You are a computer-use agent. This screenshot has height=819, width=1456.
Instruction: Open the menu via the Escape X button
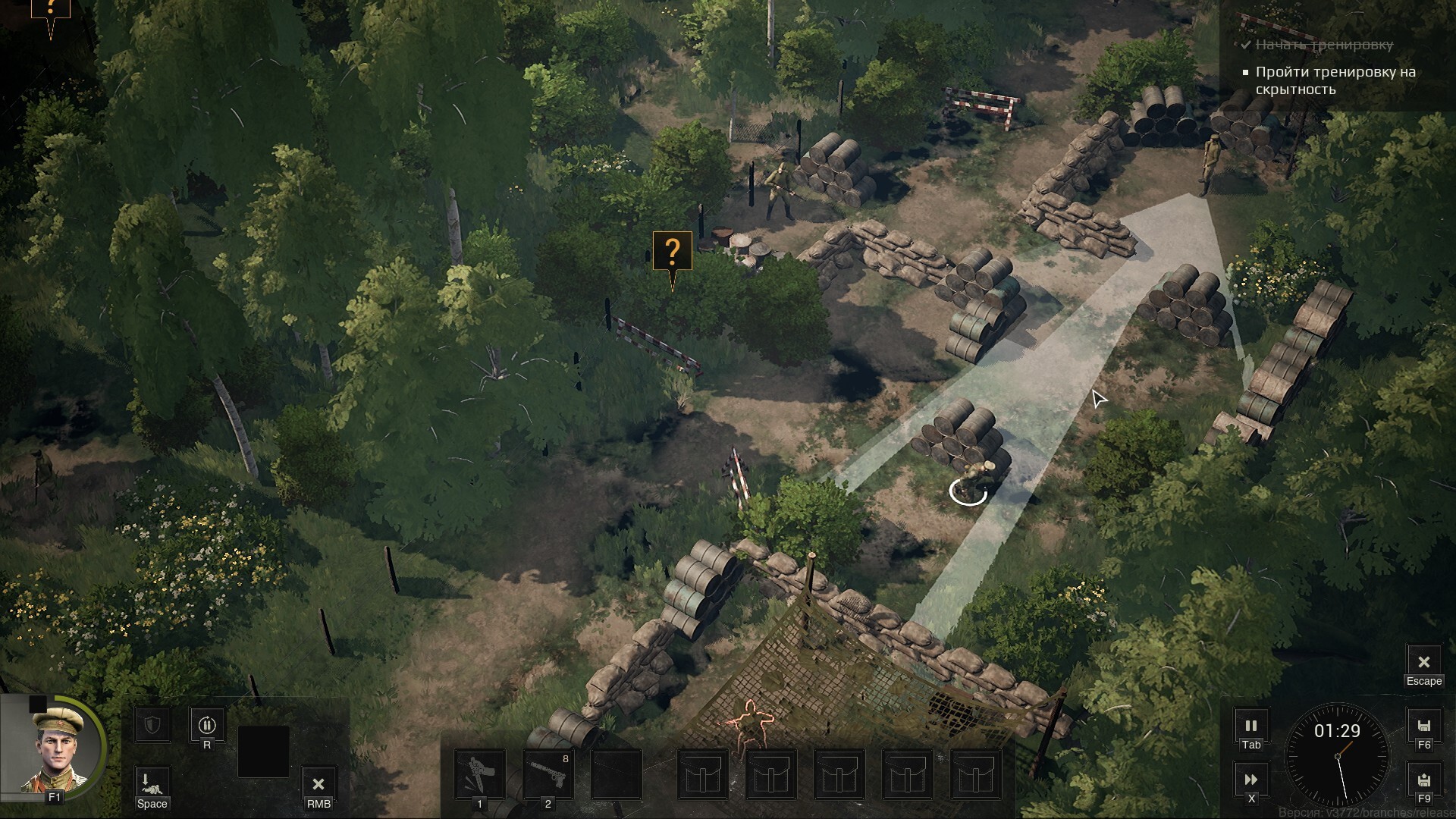pyautogui.click(x=1423, y=663)
